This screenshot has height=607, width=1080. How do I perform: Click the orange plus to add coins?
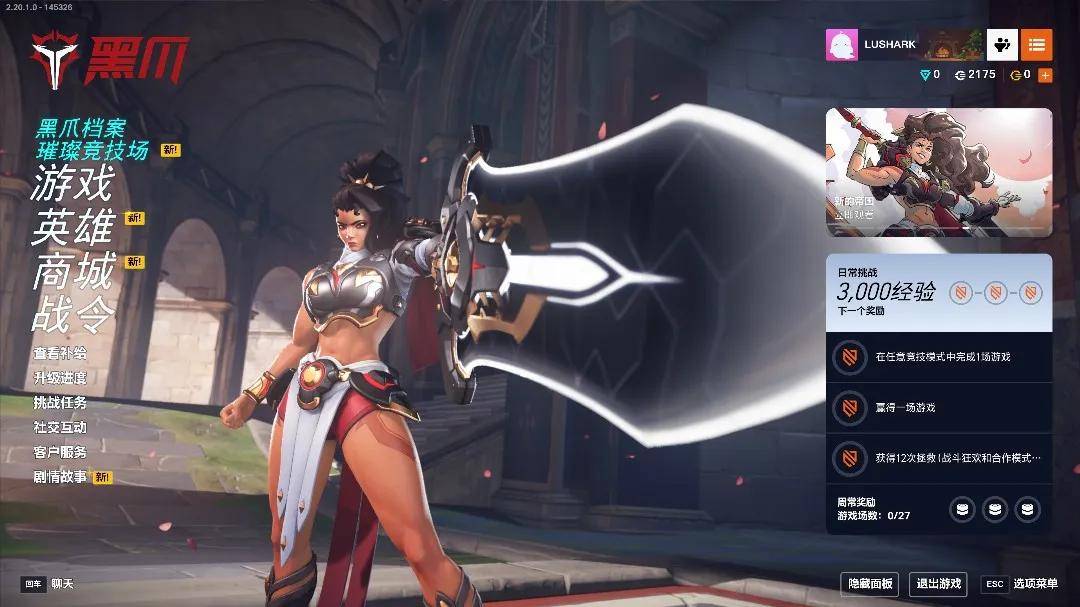click(x=1045, y=75)
